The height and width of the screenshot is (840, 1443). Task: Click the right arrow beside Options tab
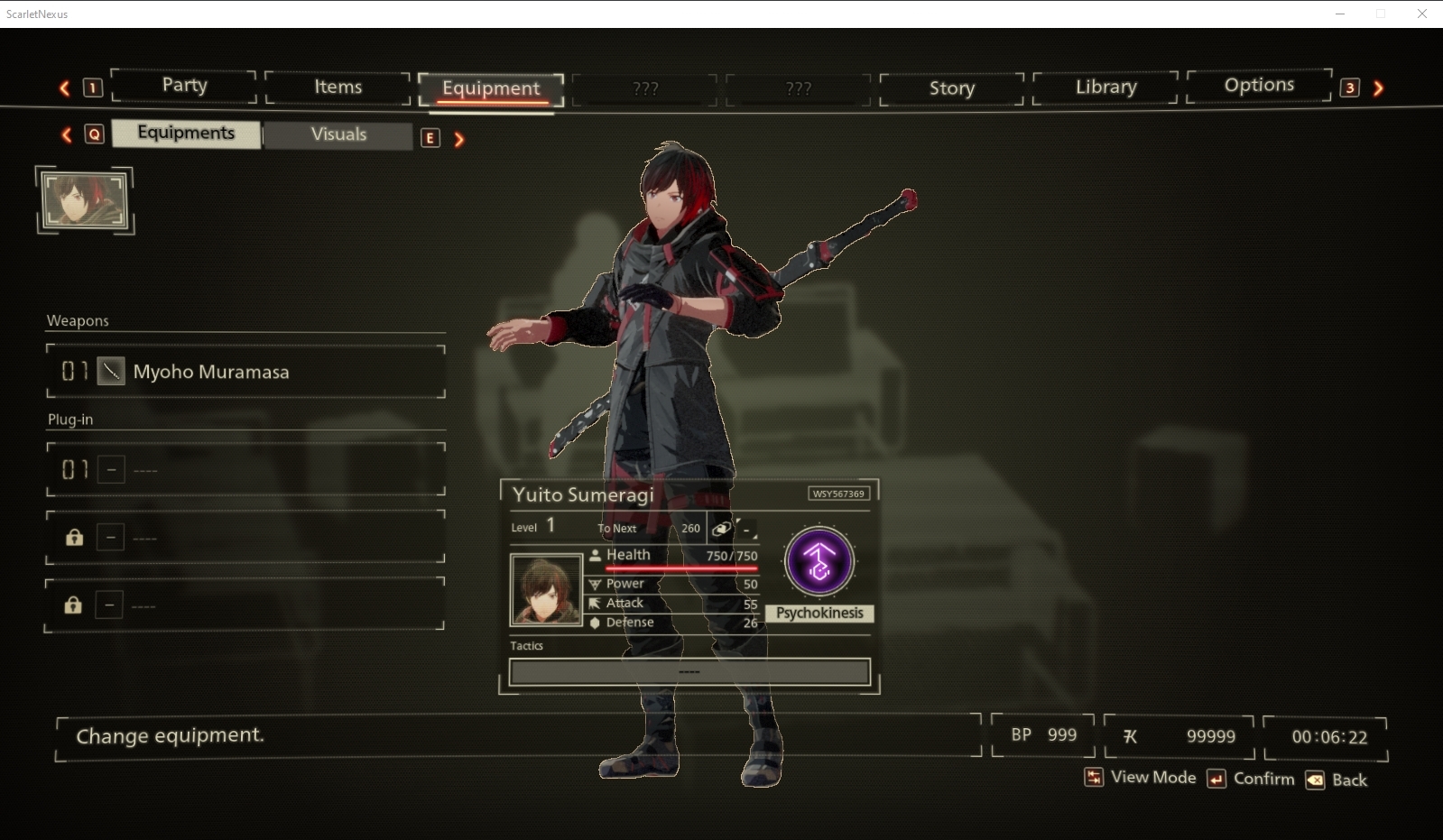[x=1378, y=88]
